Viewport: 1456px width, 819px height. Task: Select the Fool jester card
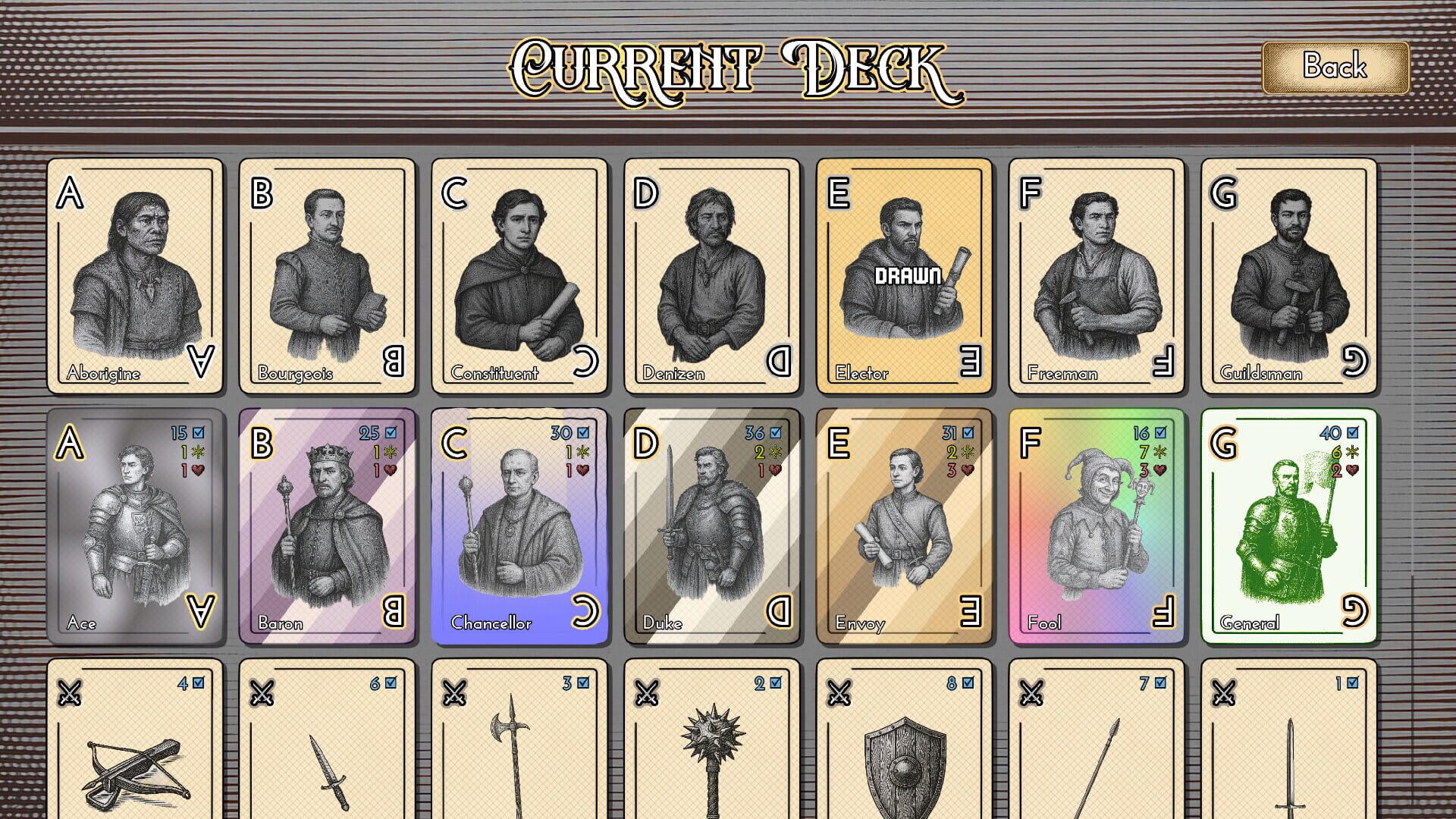pyautogui.click(x=1094, y=523)
